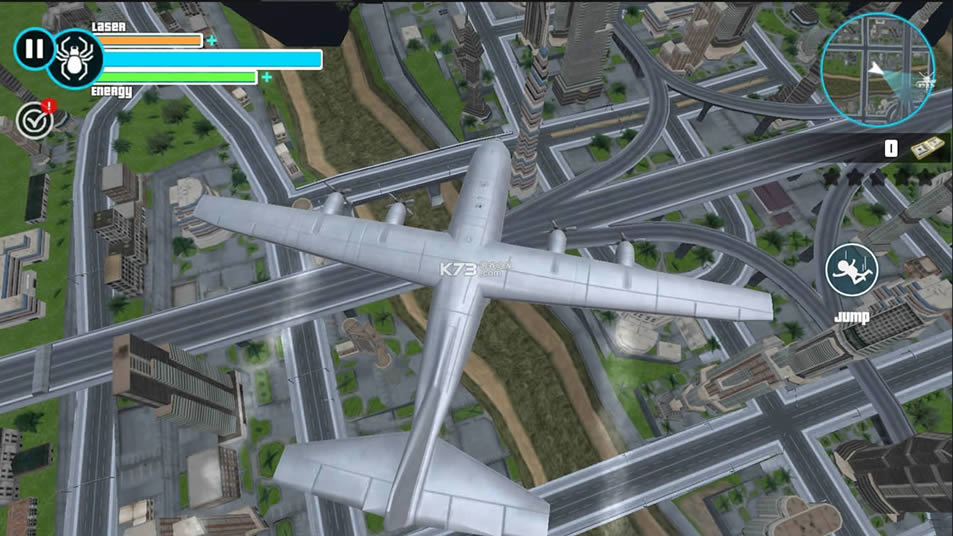Refill energy using the green plus icon
This screenshot has width=953, height=536.
click(x=266, y=77)
